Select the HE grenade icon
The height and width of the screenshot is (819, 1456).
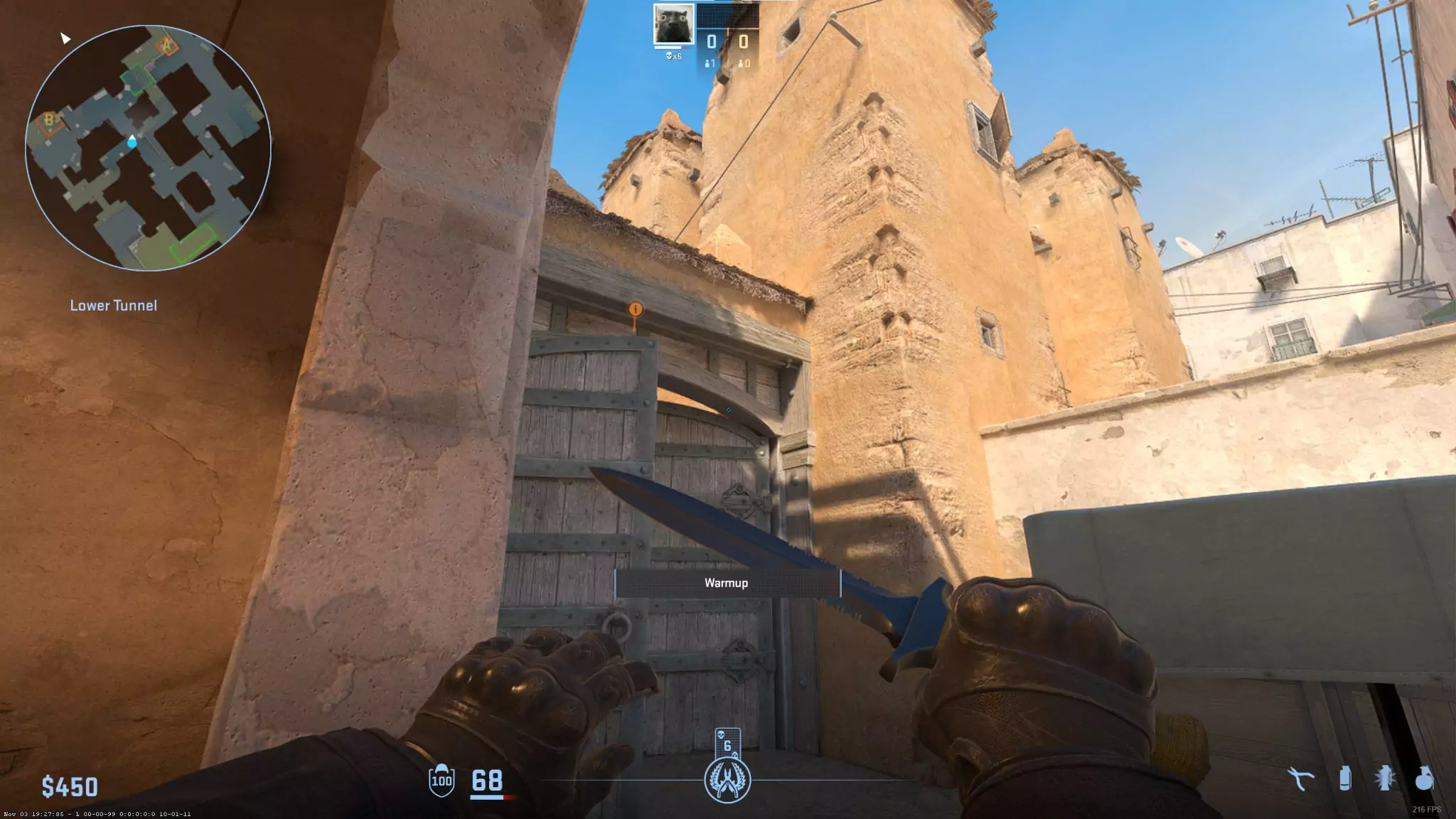[1426, 778]
